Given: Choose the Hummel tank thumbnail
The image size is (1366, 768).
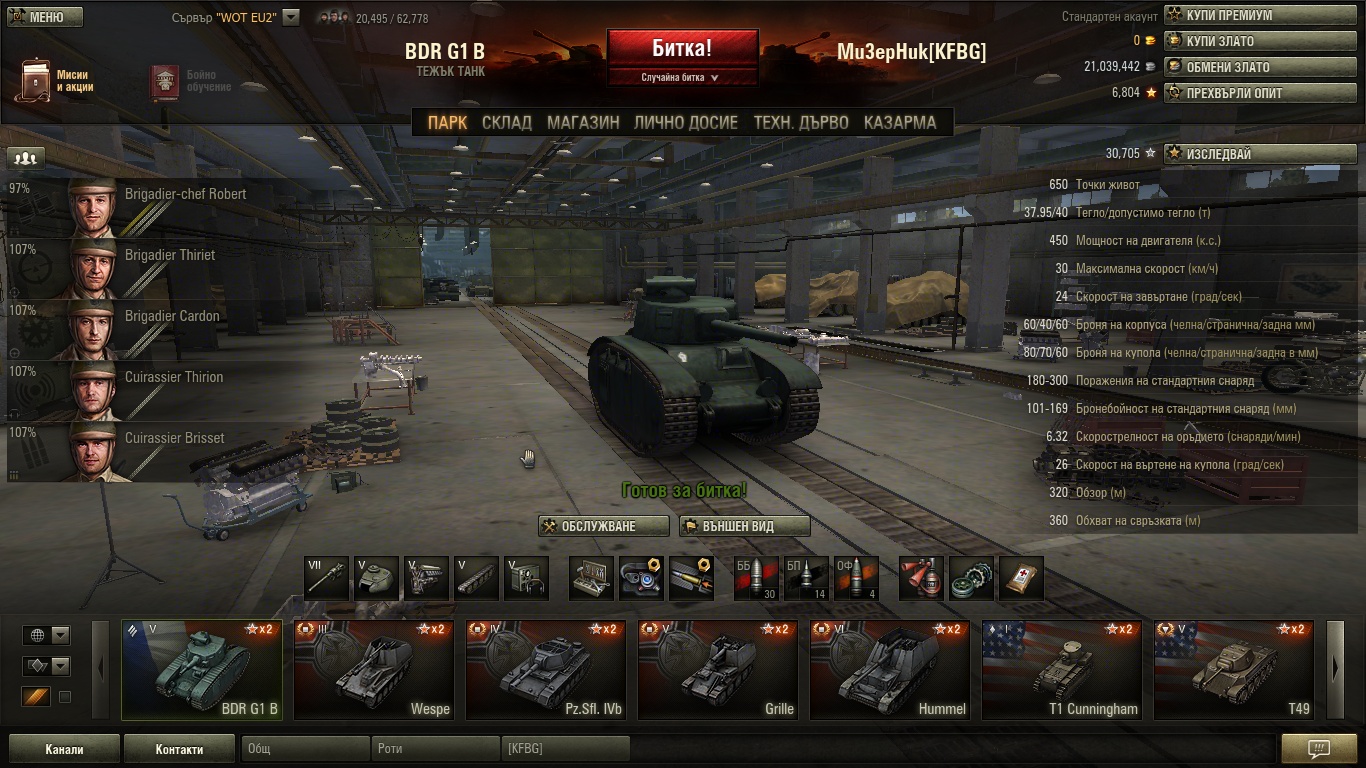Looking at the screenshot, I should 888,670.
